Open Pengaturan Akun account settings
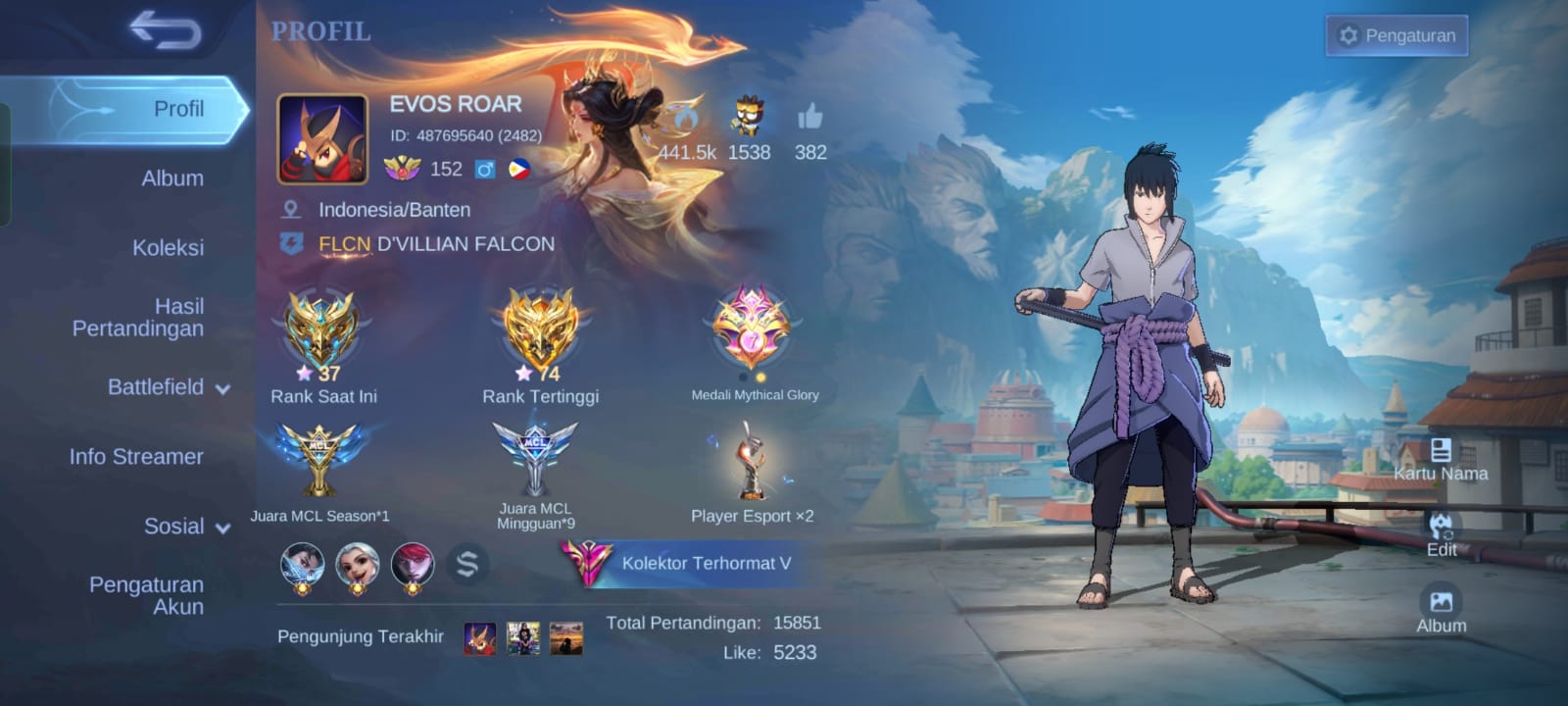The image size is (1568, 706). 147,595
